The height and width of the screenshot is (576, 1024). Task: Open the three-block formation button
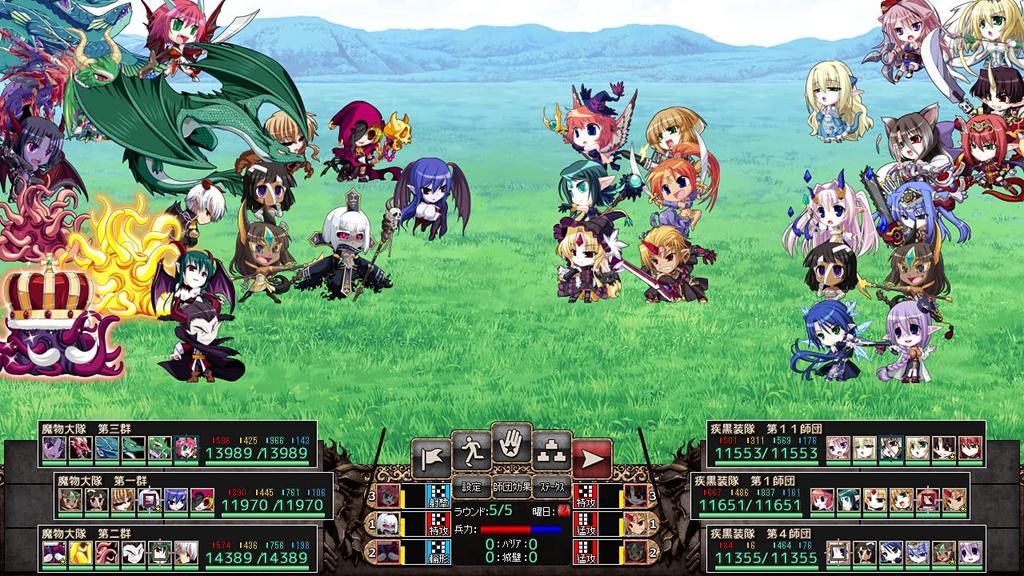(552, 451)
